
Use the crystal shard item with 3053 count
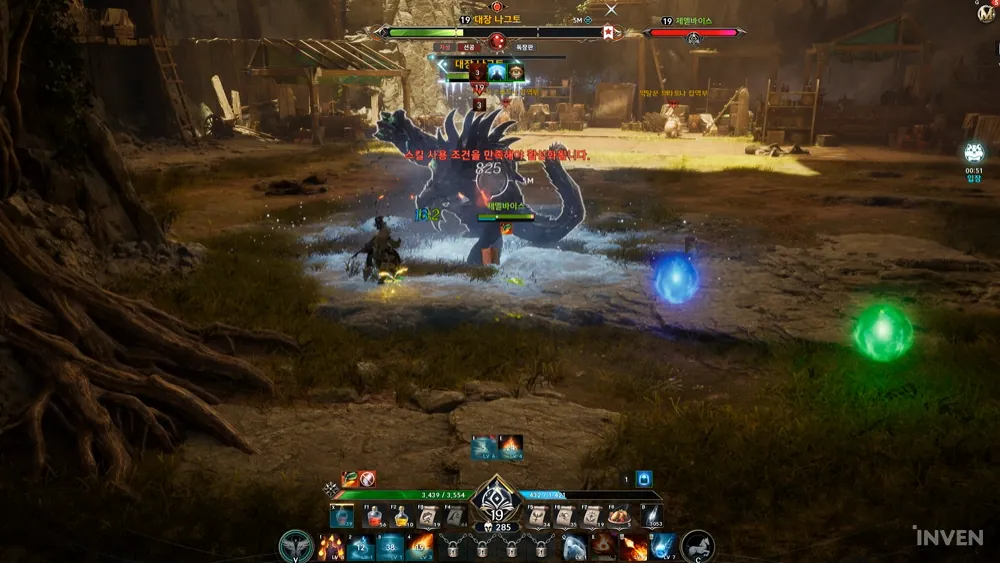point(650,516)
